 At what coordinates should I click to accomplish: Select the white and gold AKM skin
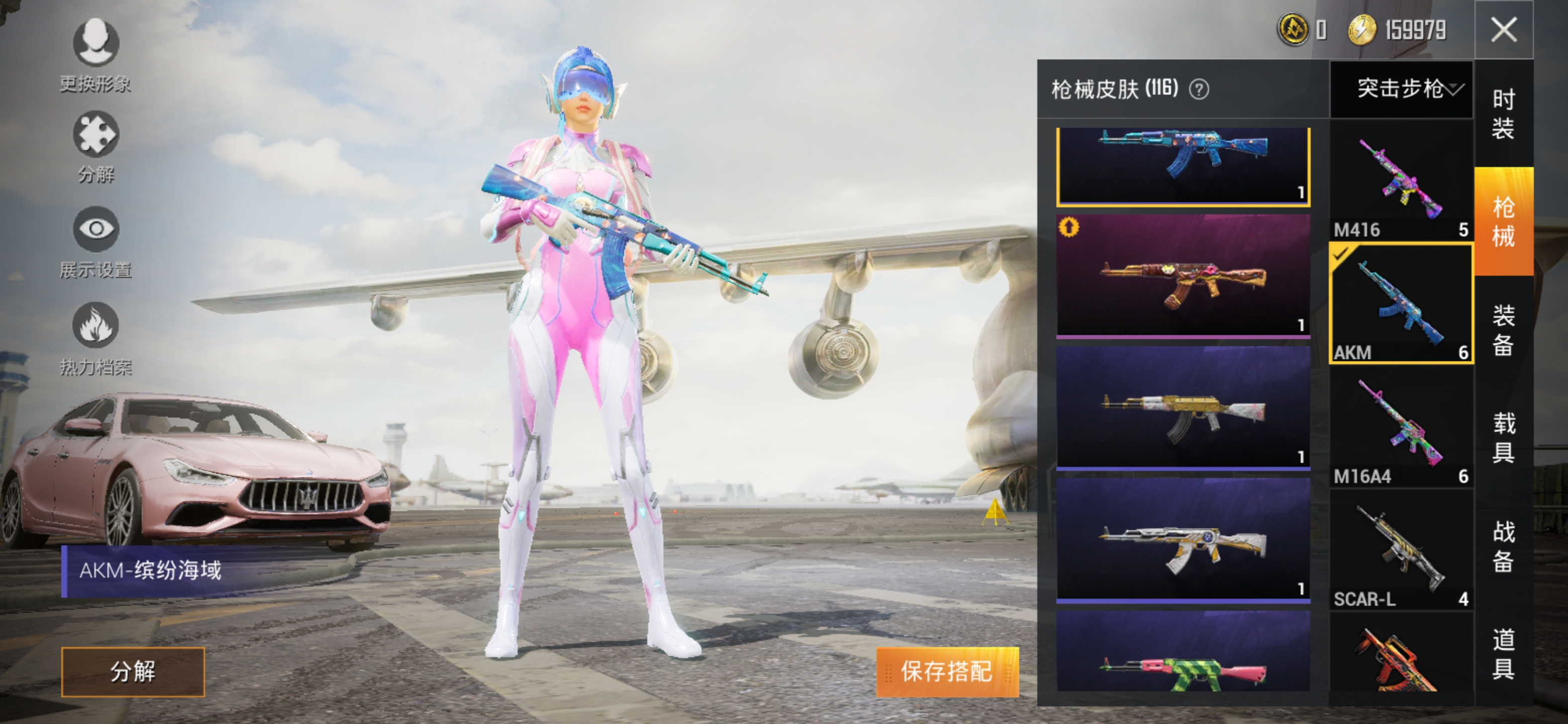tap(1183, 539)
